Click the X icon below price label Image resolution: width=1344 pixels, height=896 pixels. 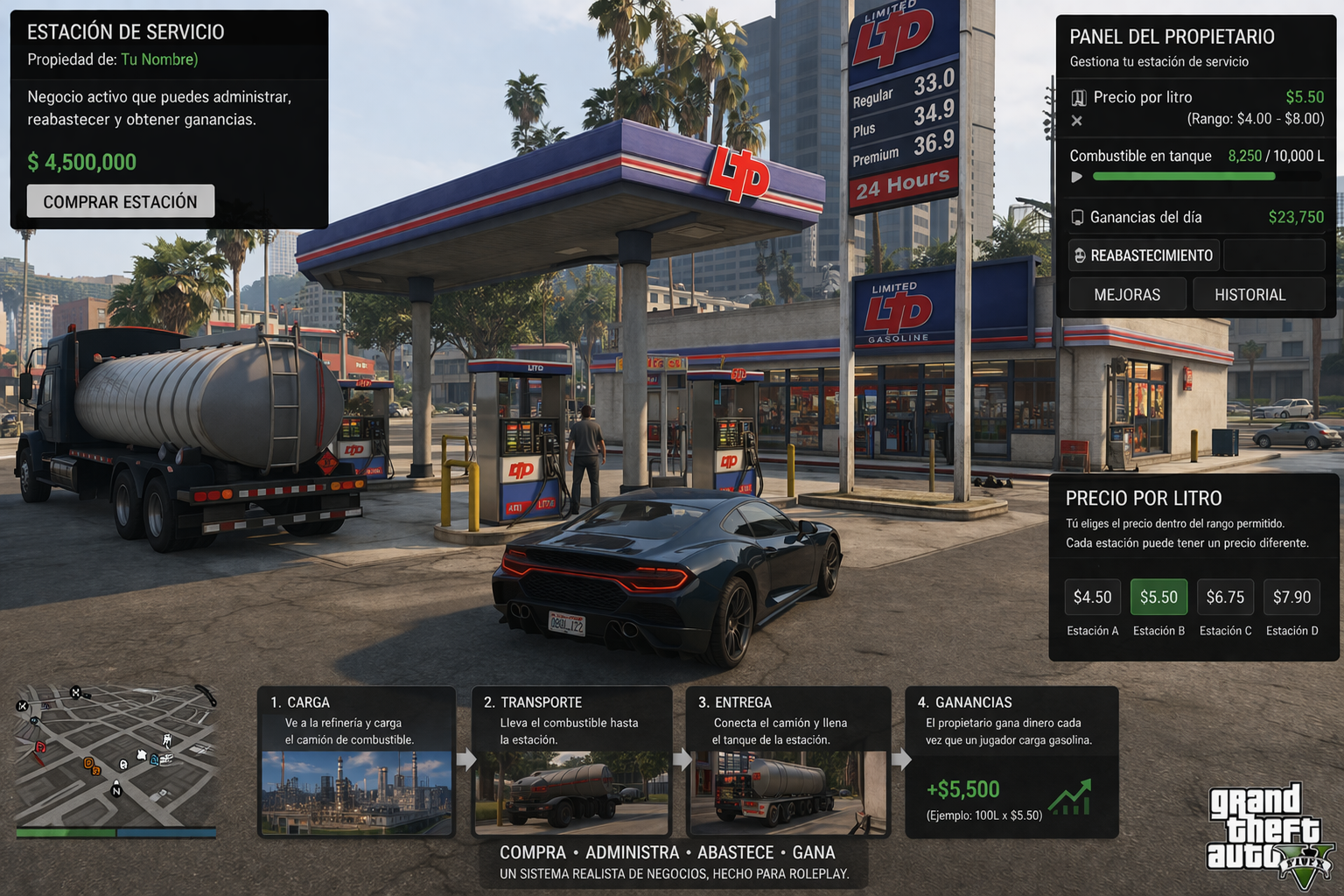1077,121
